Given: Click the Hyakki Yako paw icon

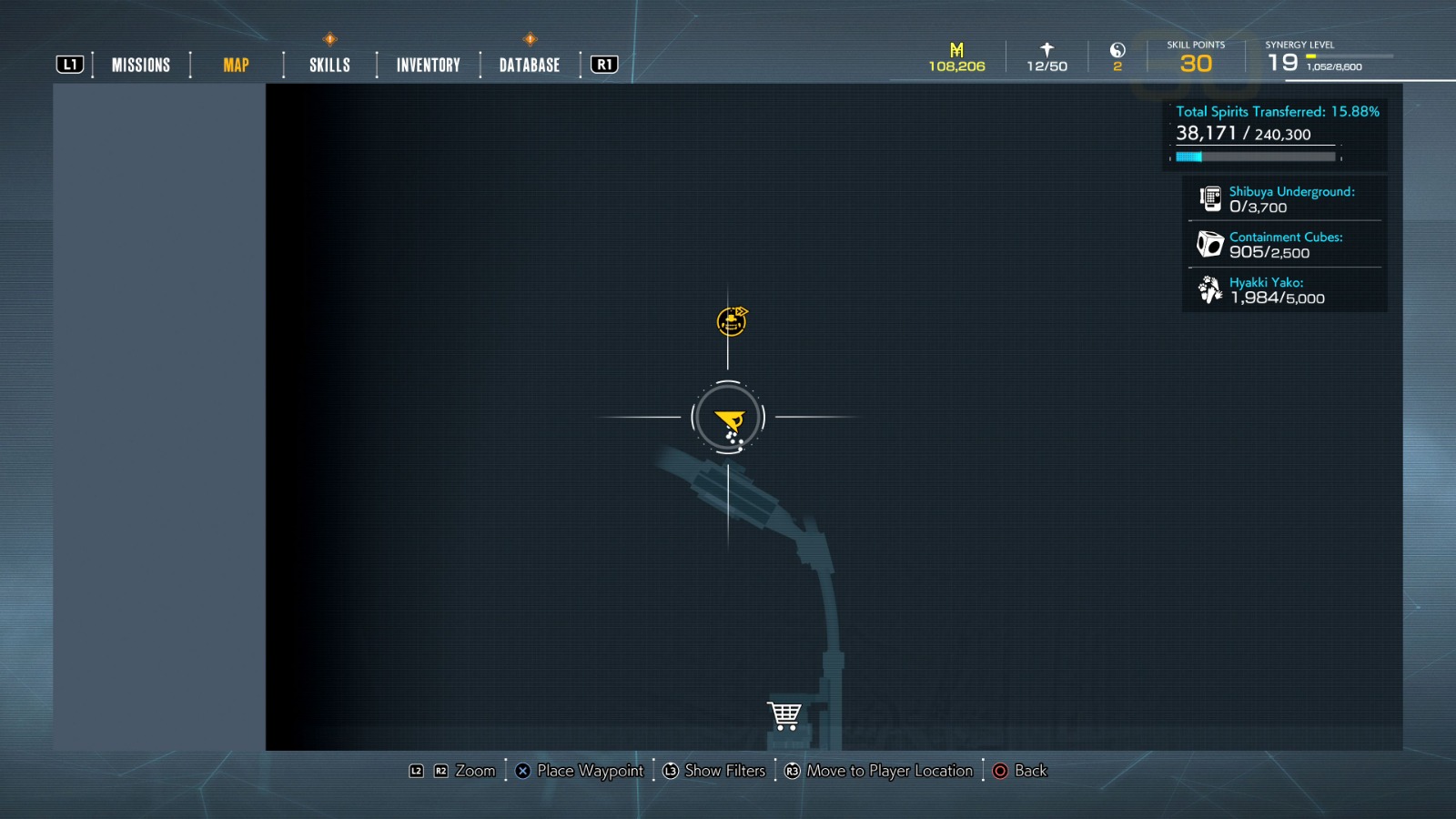Looking at the screenshot, I should [x=1209, y=290].
